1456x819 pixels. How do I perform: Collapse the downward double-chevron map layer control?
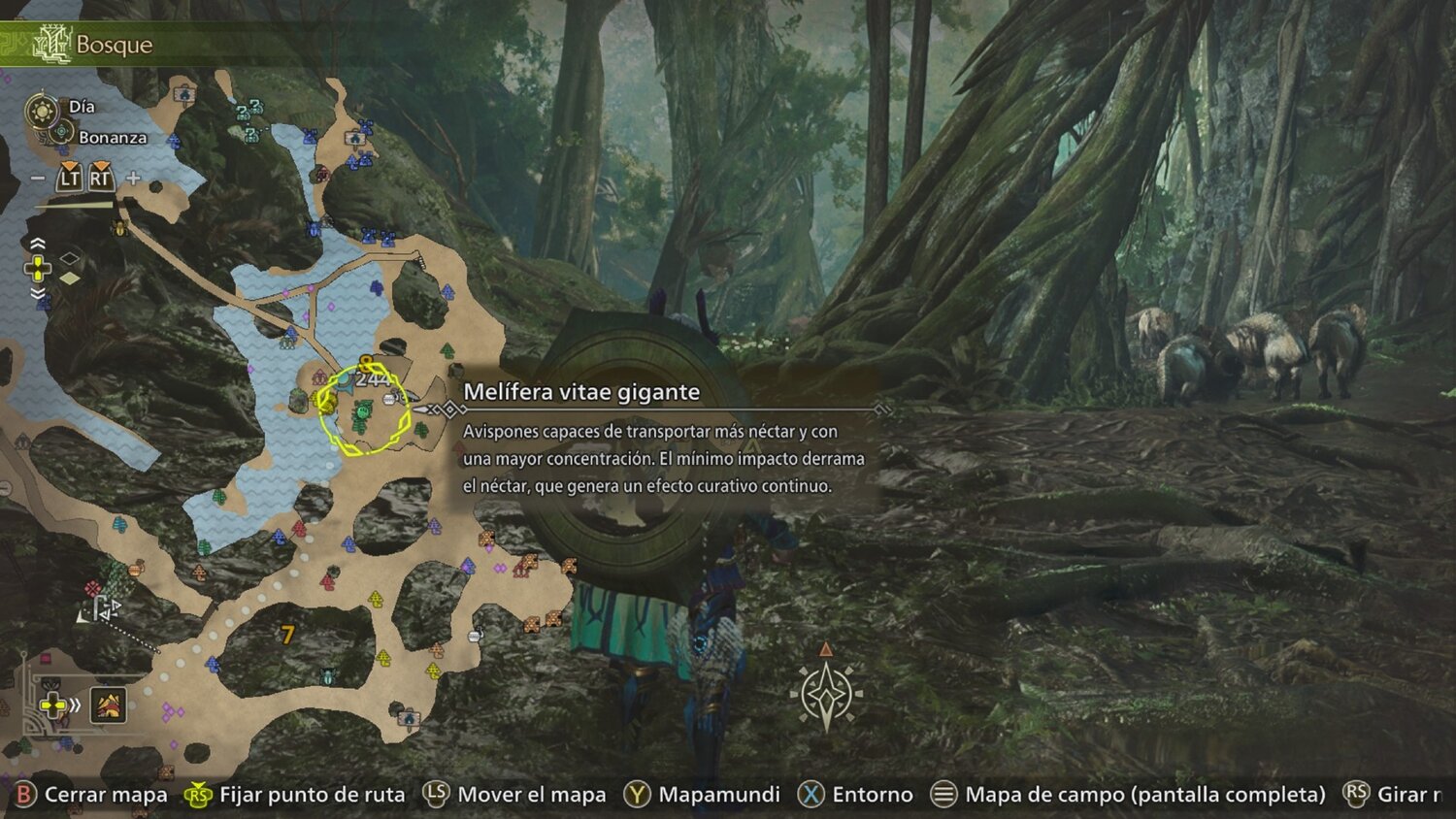(x=37, y=294)
